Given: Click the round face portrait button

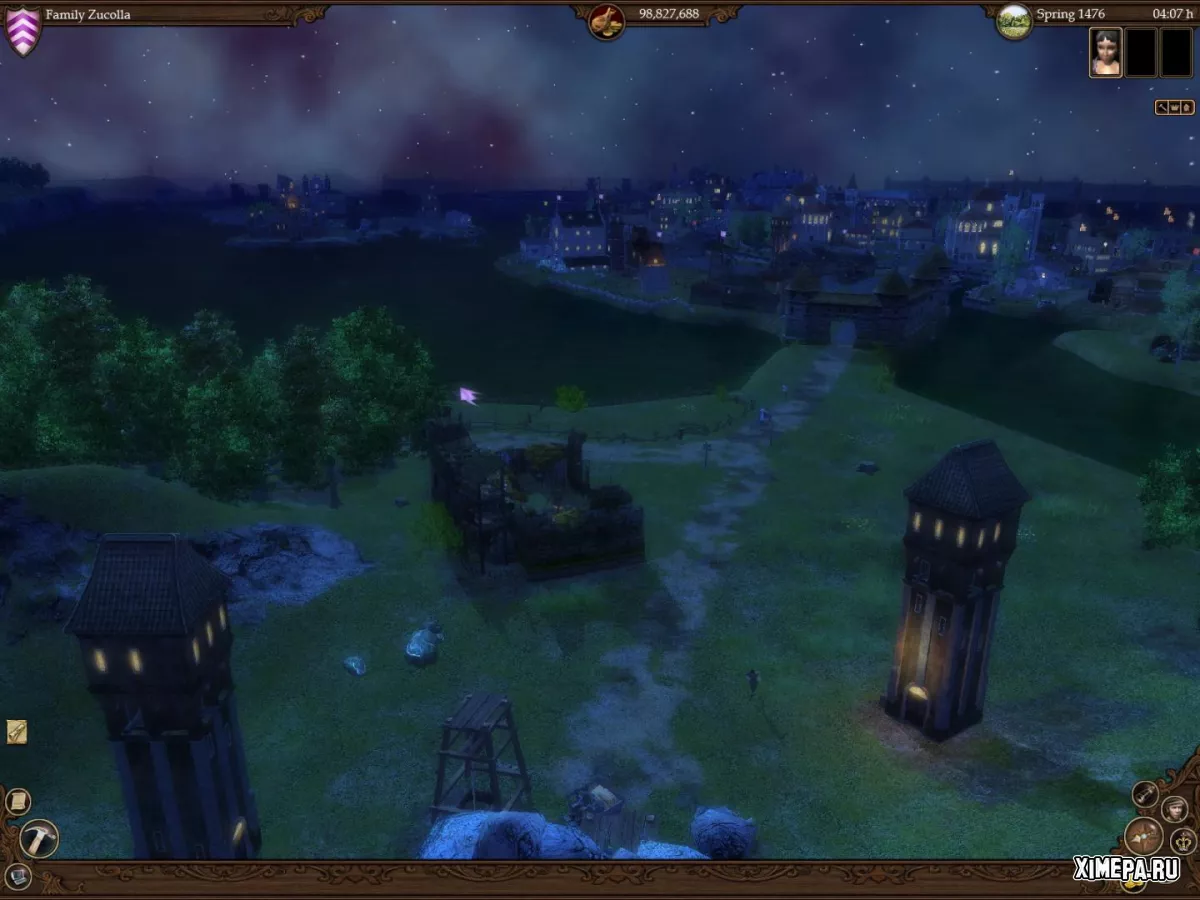Looking at the screenshot, I should 1174,809.
